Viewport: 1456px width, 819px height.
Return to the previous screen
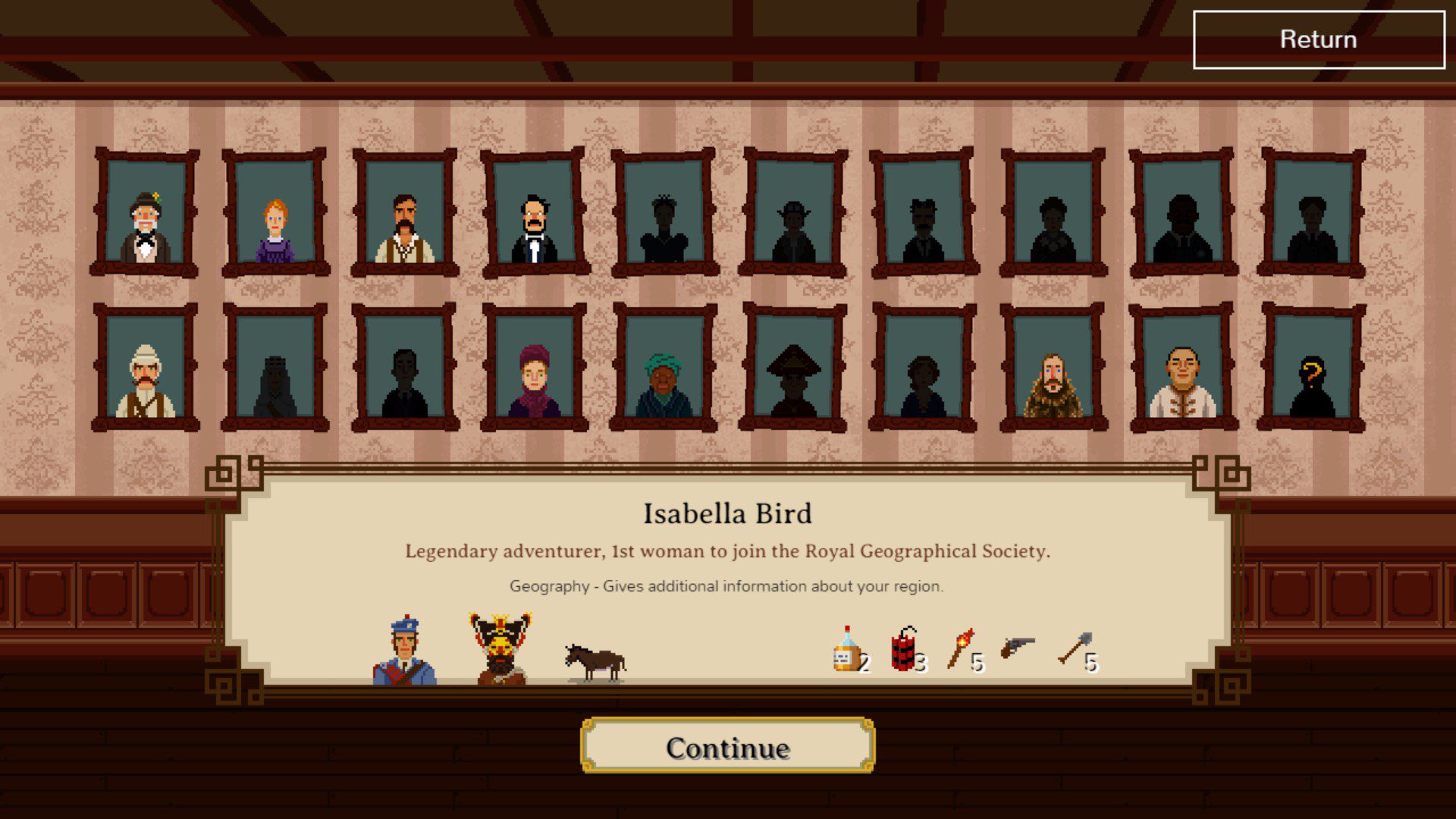tap(1319, 39)
